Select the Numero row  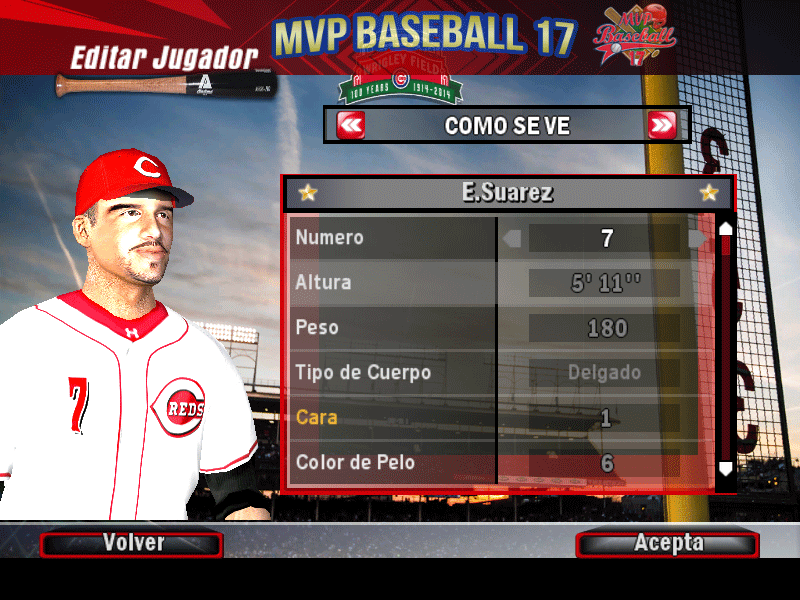(393, 239)
